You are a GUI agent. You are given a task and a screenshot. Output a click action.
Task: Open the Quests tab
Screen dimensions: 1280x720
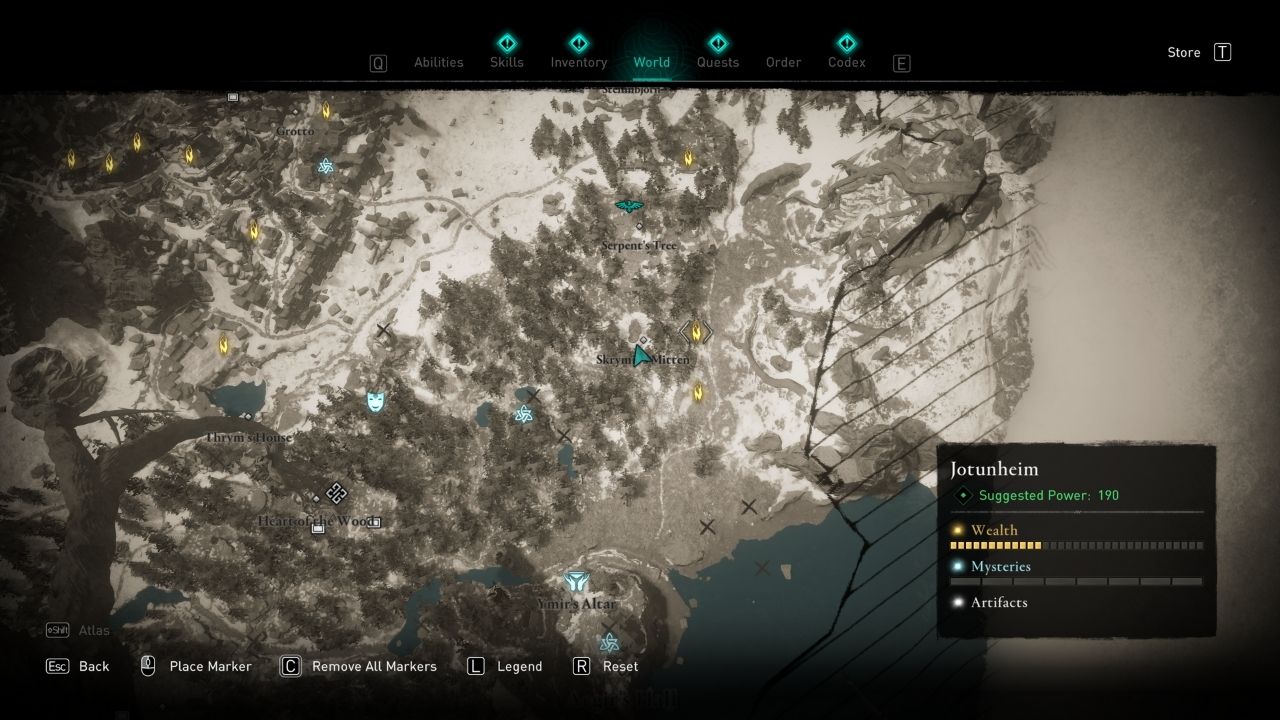[718, 62]
